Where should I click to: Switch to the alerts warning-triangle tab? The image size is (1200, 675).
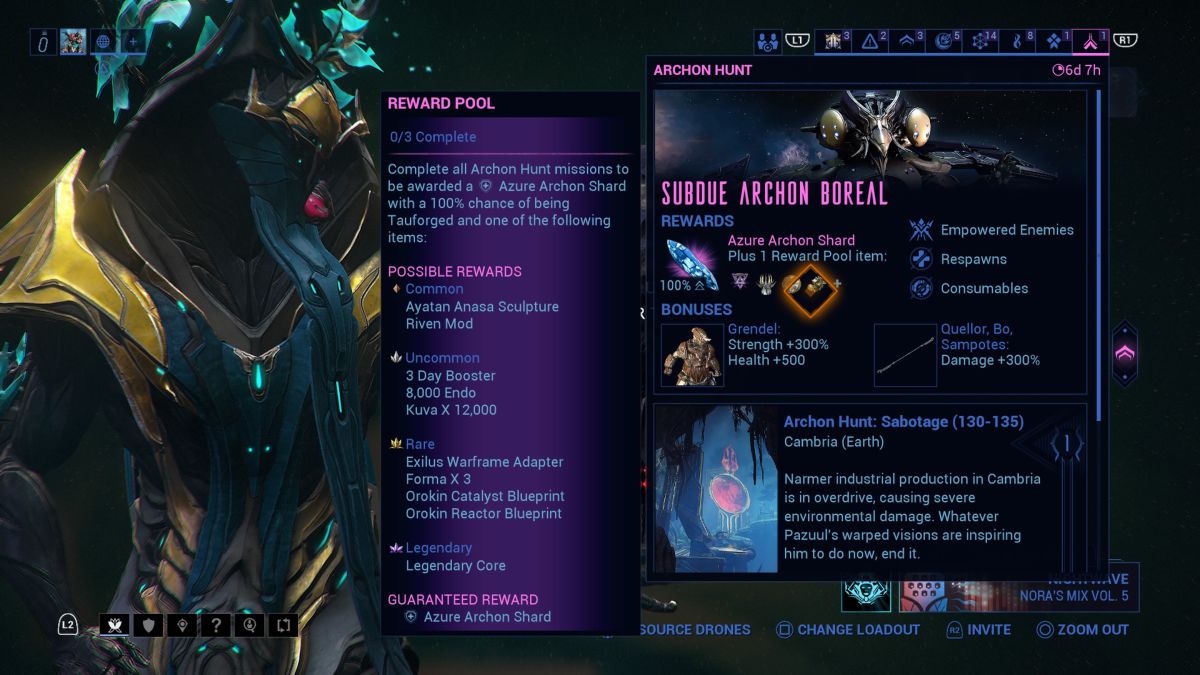pos(871,42)
